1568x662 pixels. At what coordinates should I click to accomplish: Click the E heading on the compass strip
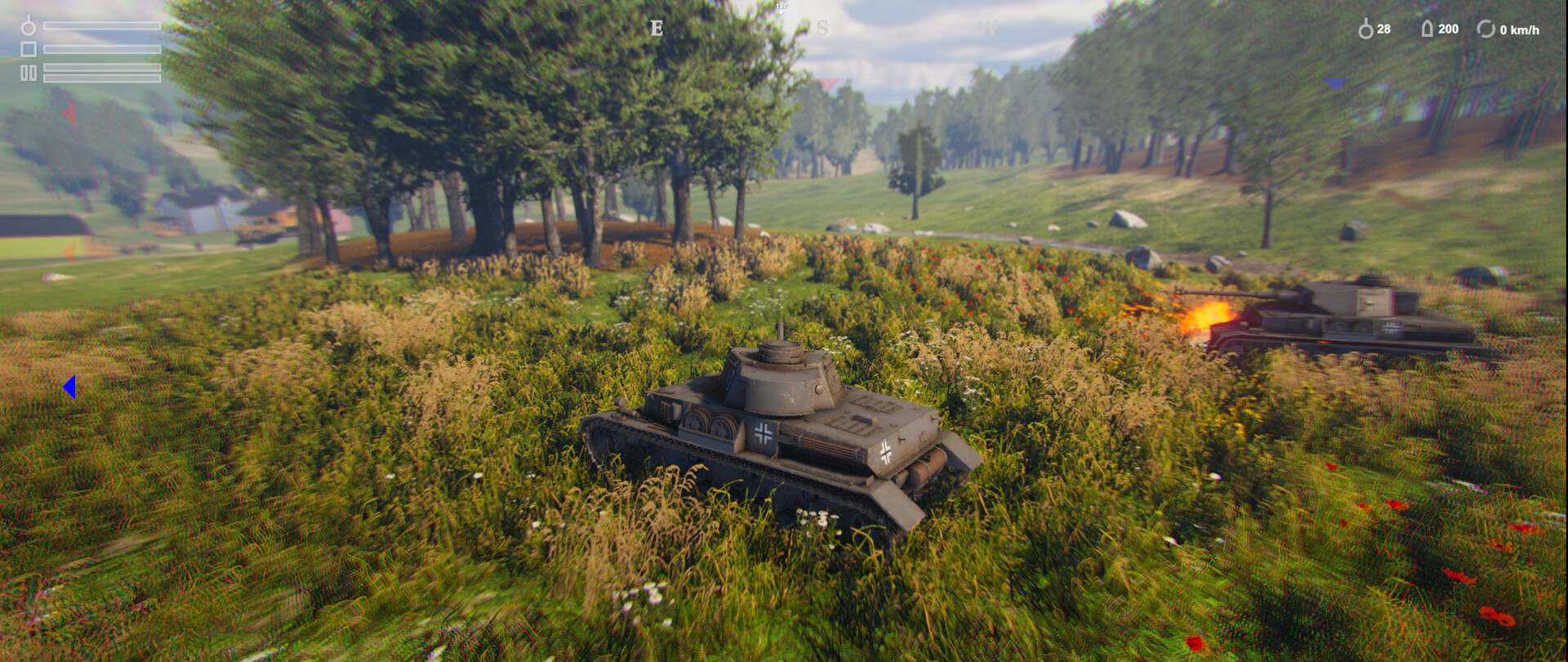tap(656, 28)
